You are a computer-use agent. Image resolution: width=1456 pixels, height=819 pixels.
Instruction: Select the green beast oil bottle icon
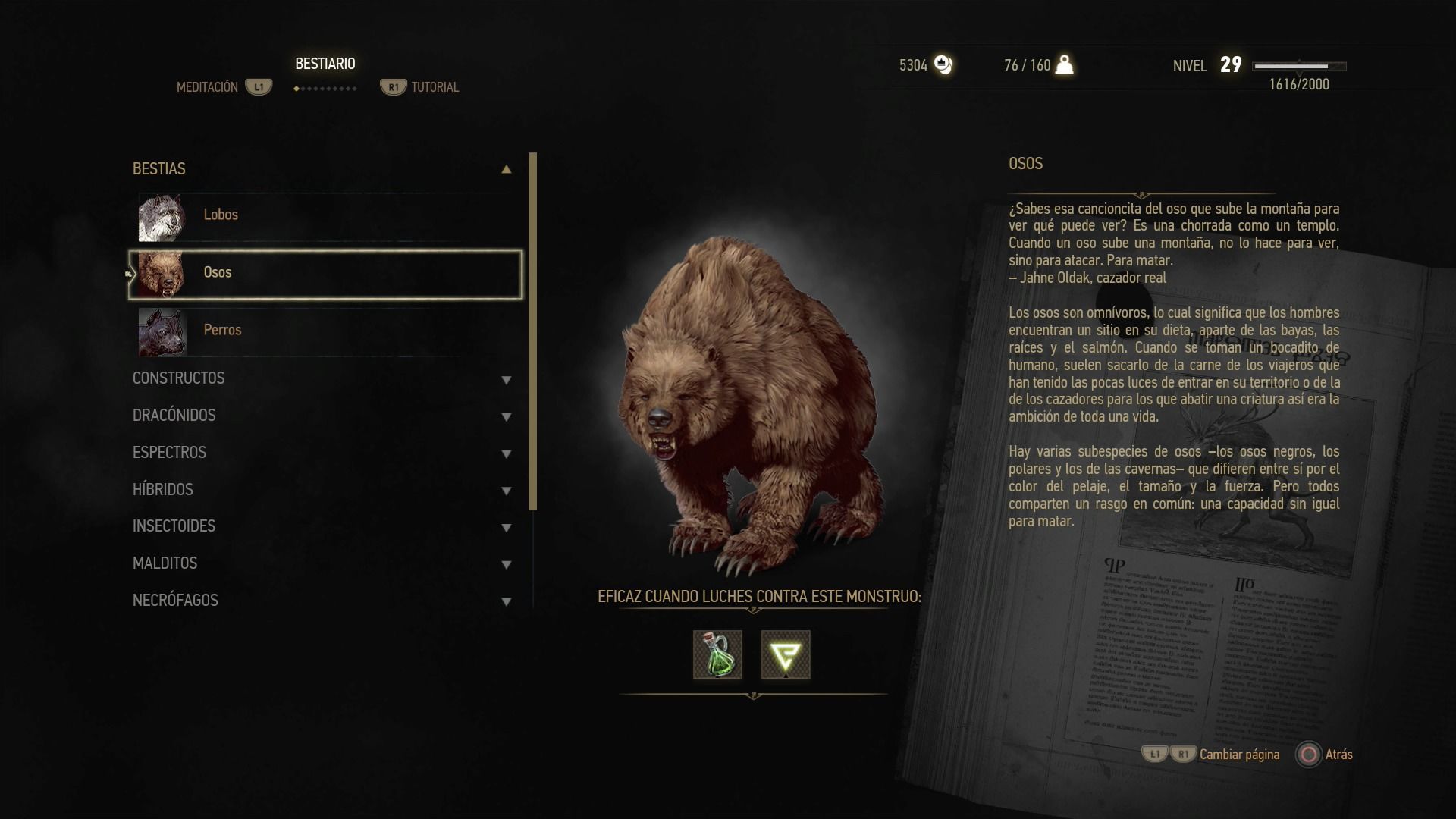[717, 654]
